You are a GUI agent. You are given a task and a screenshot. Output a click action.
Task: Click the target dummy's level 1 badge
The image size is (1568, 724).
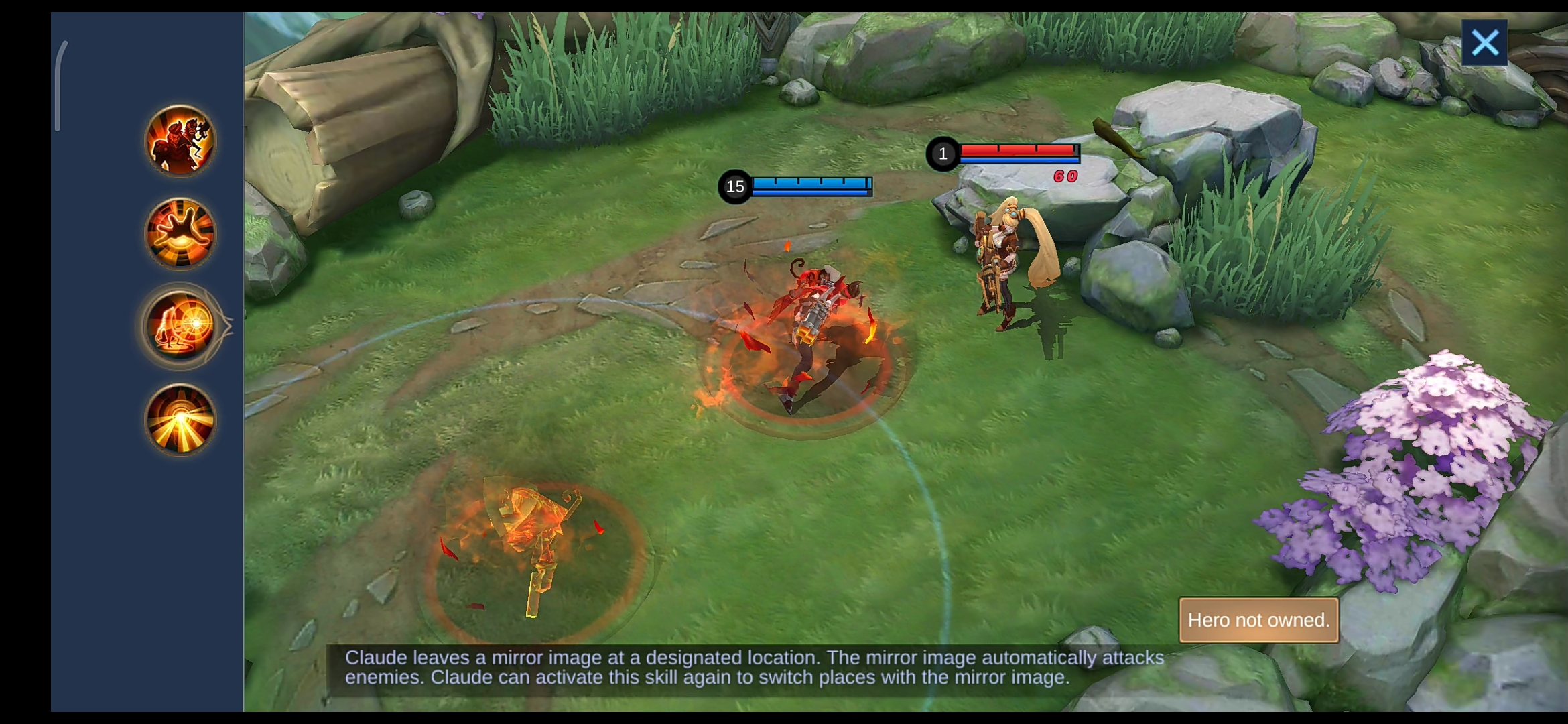click(x=941, y=154)
